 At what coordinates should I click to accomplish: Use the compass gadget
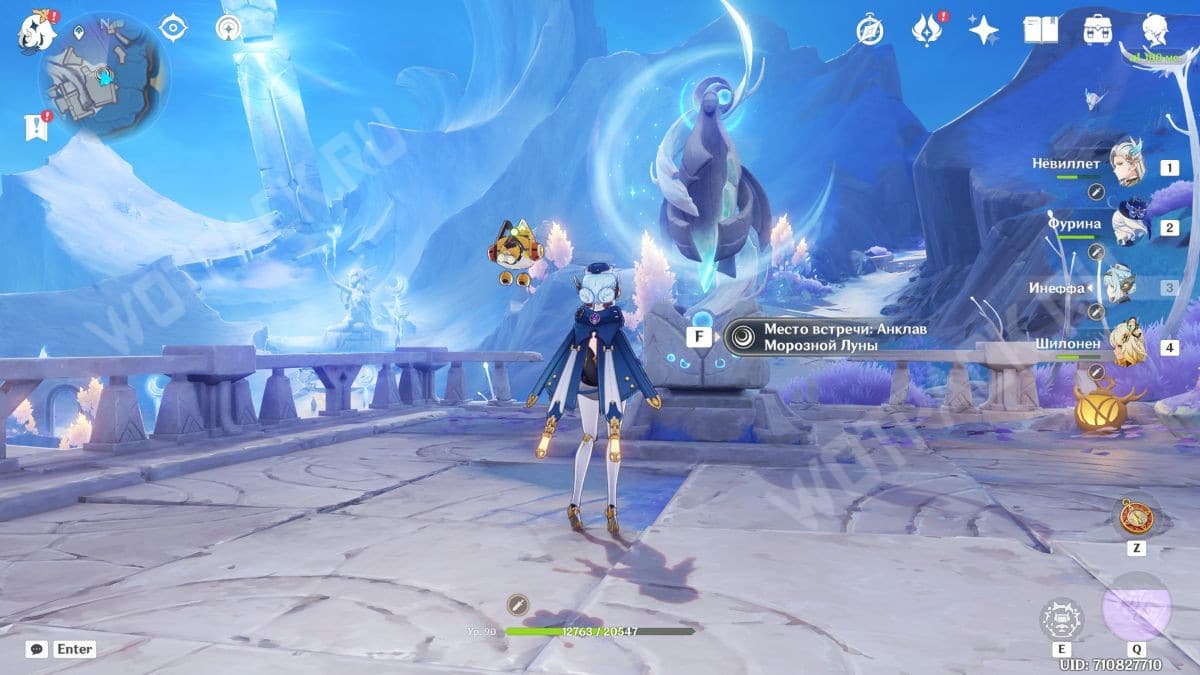(1136, 516)
